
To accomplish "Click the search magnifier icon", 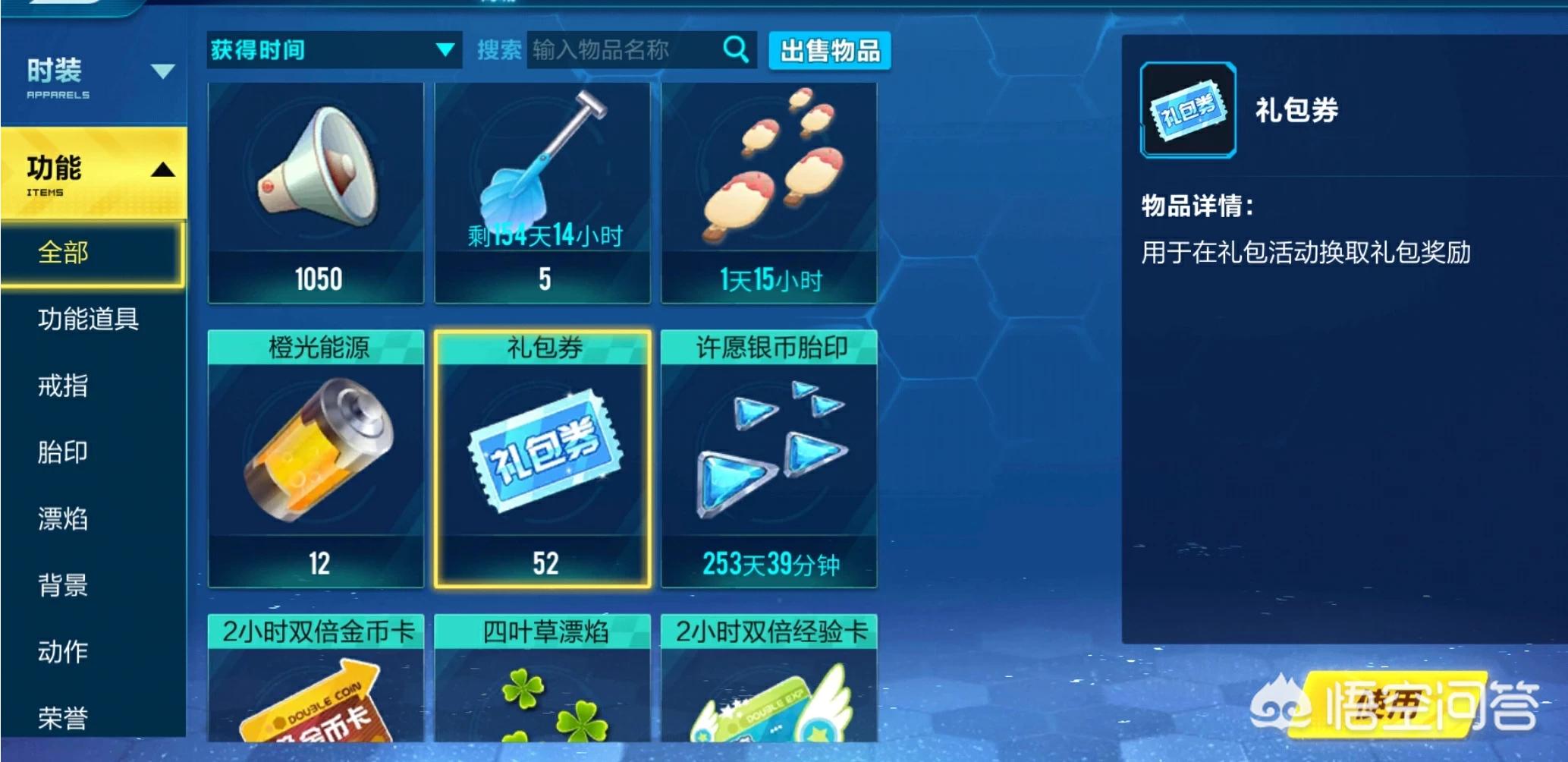I will click(x=734, y=49).
